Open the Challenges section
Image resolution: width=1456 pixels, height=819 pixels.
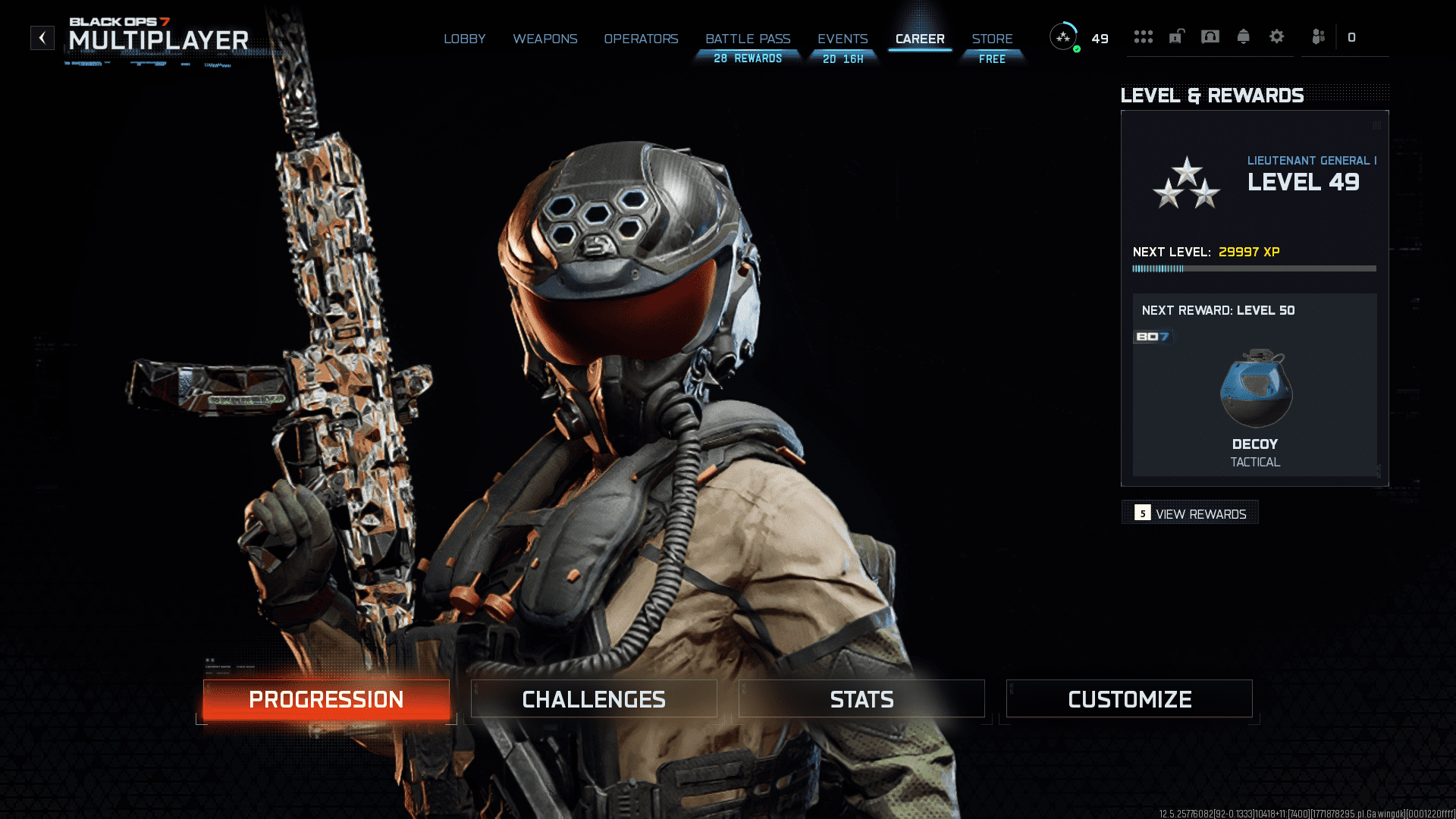tap(594, 699)
